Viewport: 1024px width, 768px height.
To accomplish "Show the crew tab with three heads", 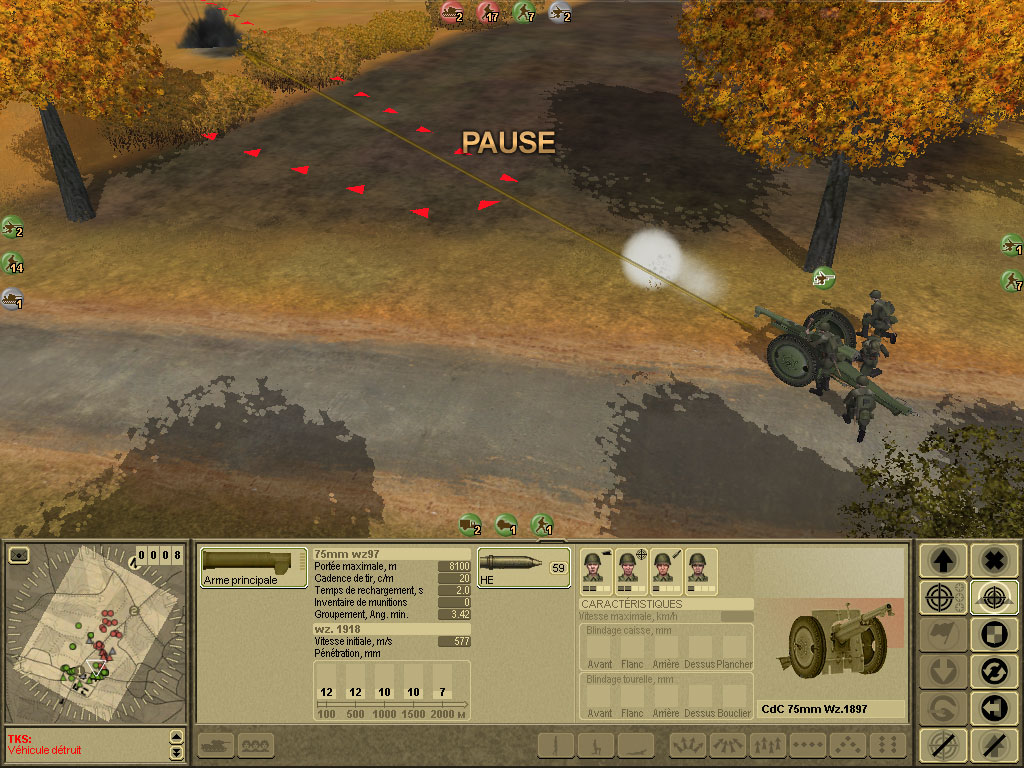I will pyautogui.click(x=256, y=744).
